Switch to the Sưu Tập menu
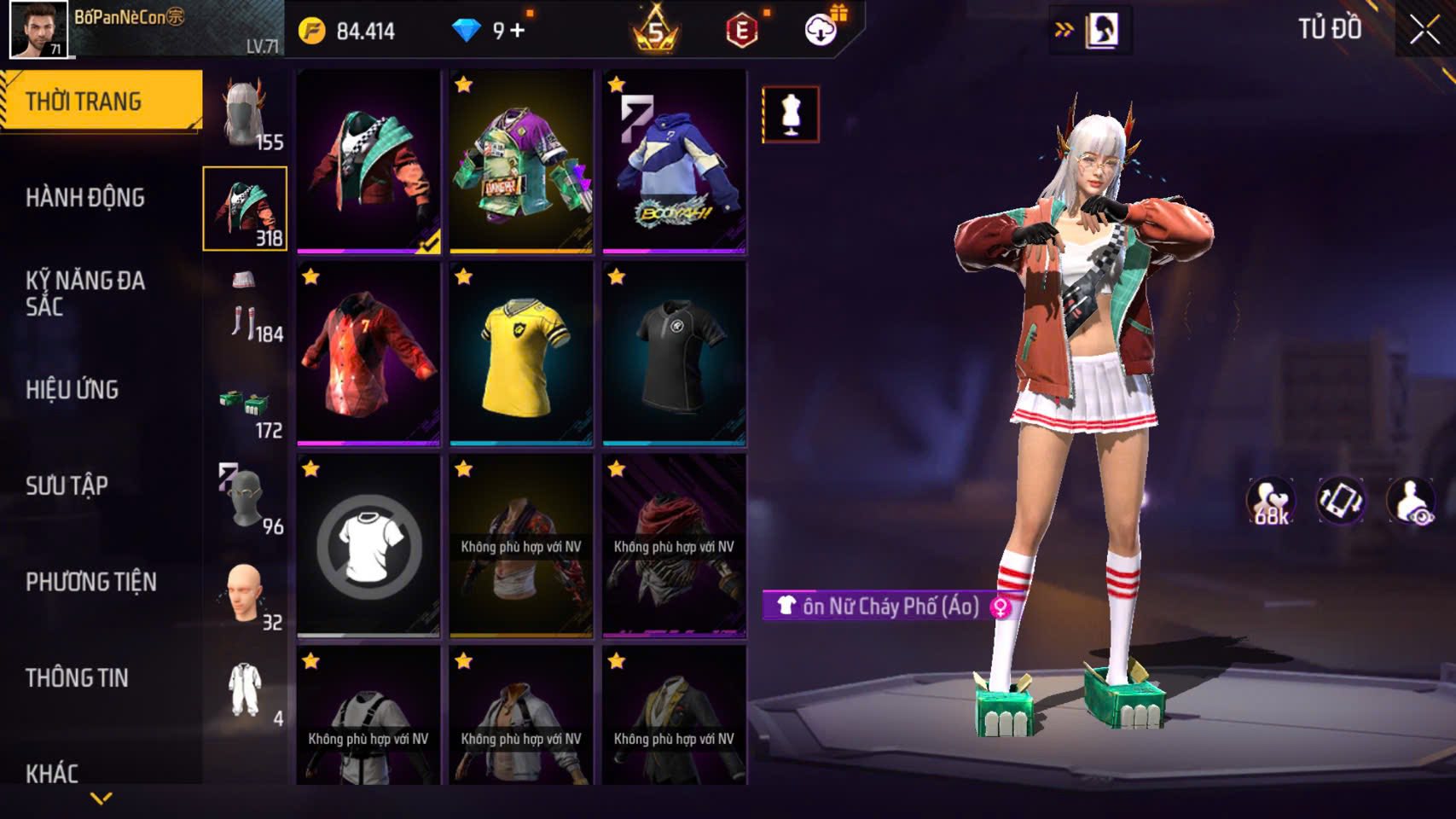This screenshot has width=1456, height=819. (x=67, y=486)
